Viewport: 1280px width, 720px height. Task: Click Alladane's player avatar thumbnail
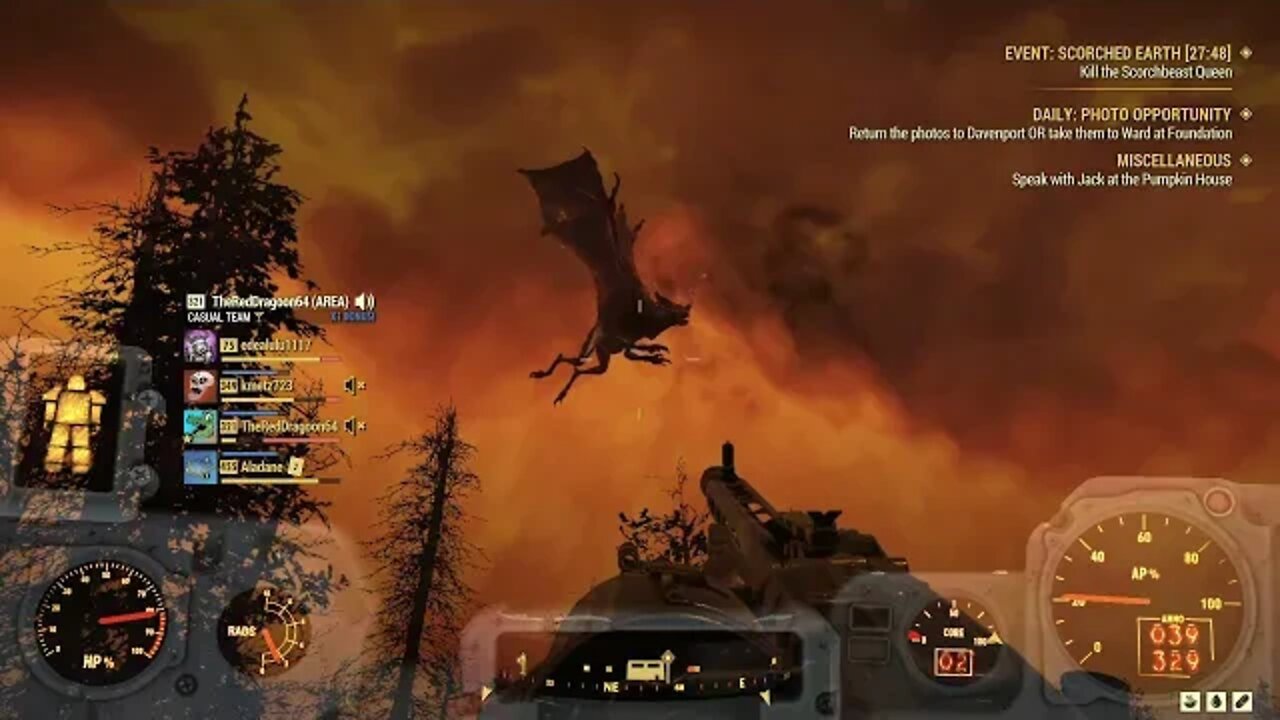[202, 467]
